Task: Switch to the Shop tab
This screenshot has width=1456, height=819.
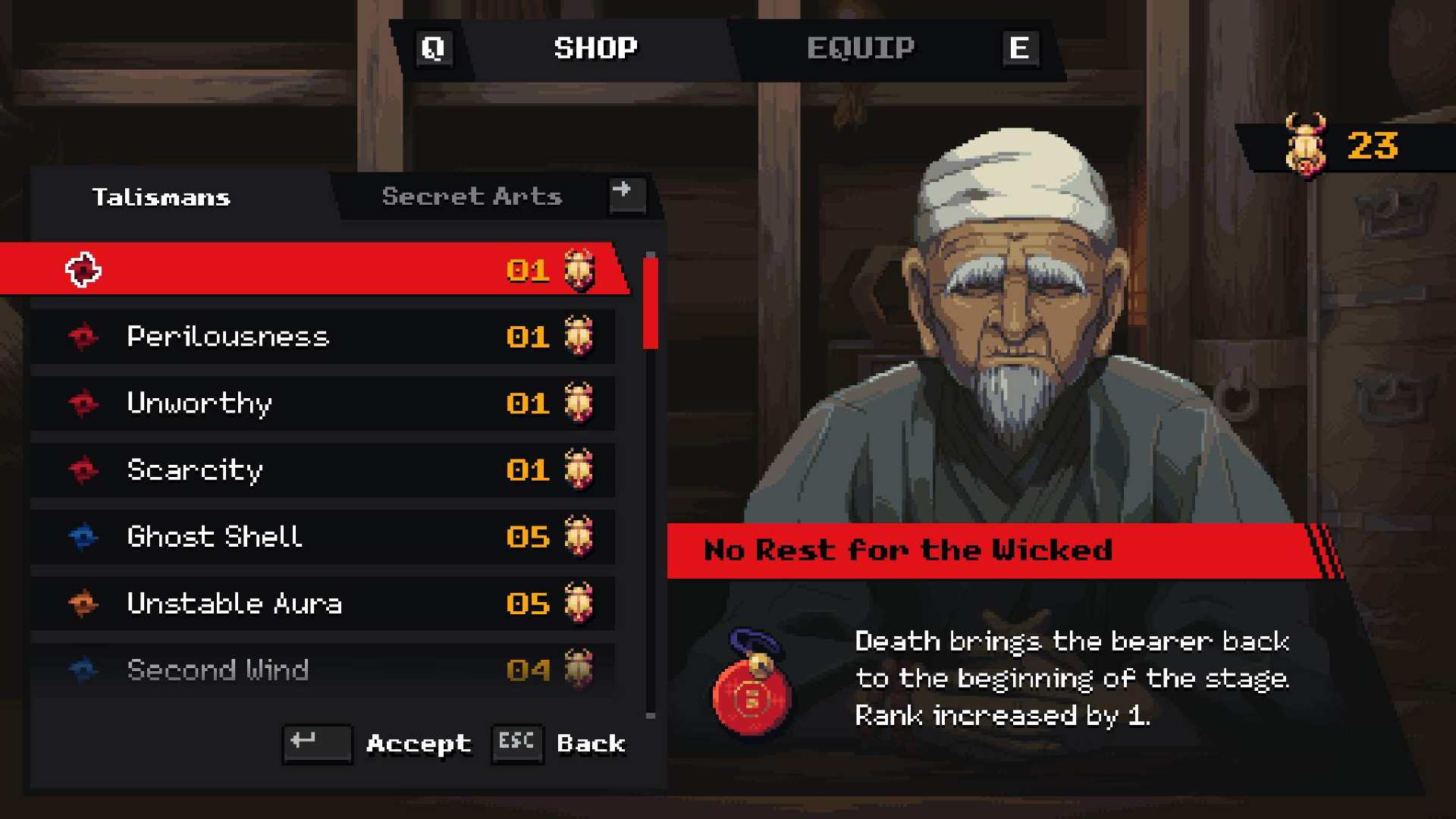Action: point(595,49)
